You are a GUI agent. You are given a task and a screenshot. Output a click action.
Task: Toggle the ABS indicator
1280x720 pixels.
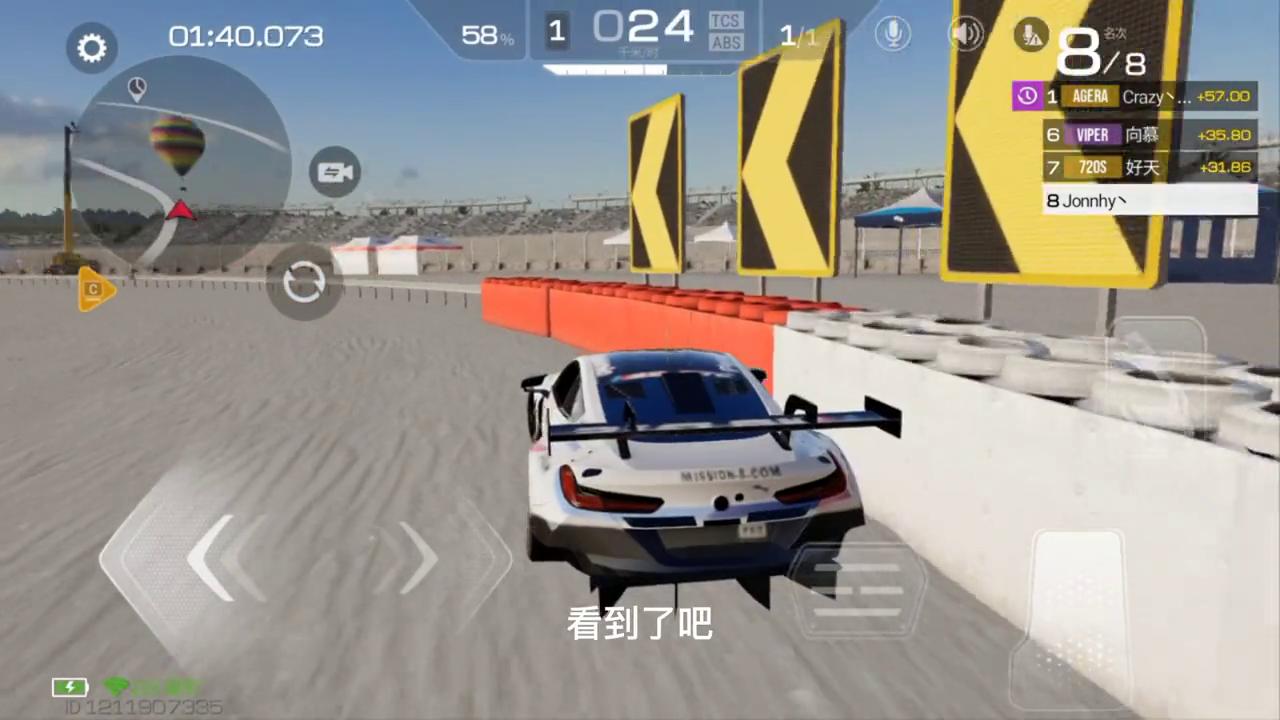(725, 42)
